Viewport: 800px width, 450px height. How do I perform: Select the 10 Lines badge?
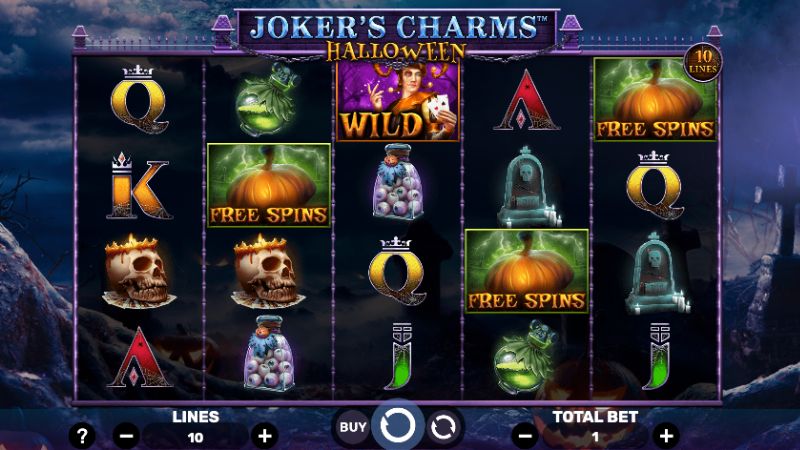pyautogui.click(x=702, y=63)
